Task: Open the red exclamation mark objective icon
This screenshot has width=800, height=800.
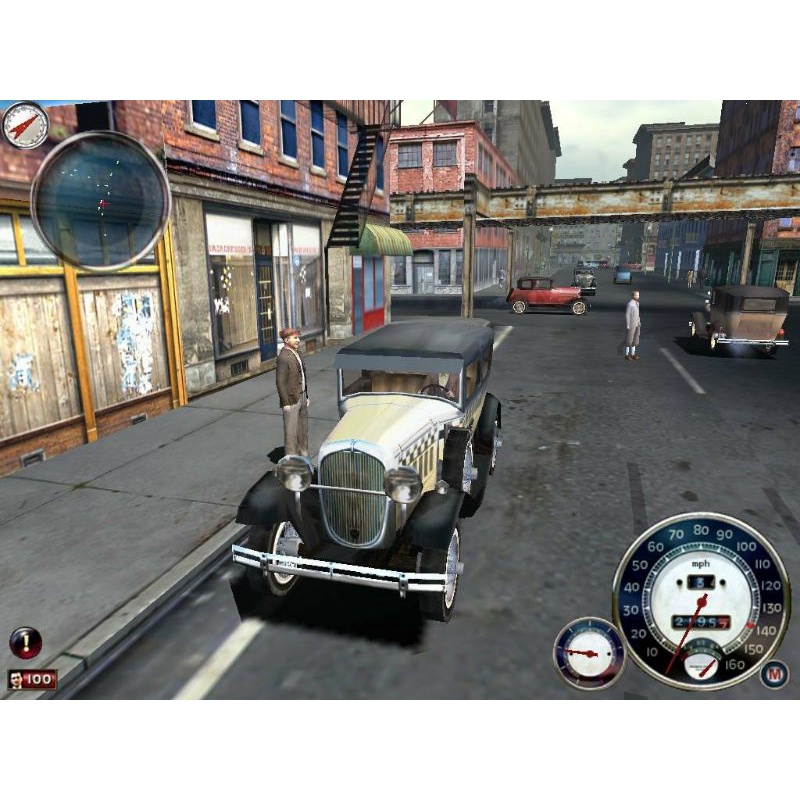Action: coord(25,642)
